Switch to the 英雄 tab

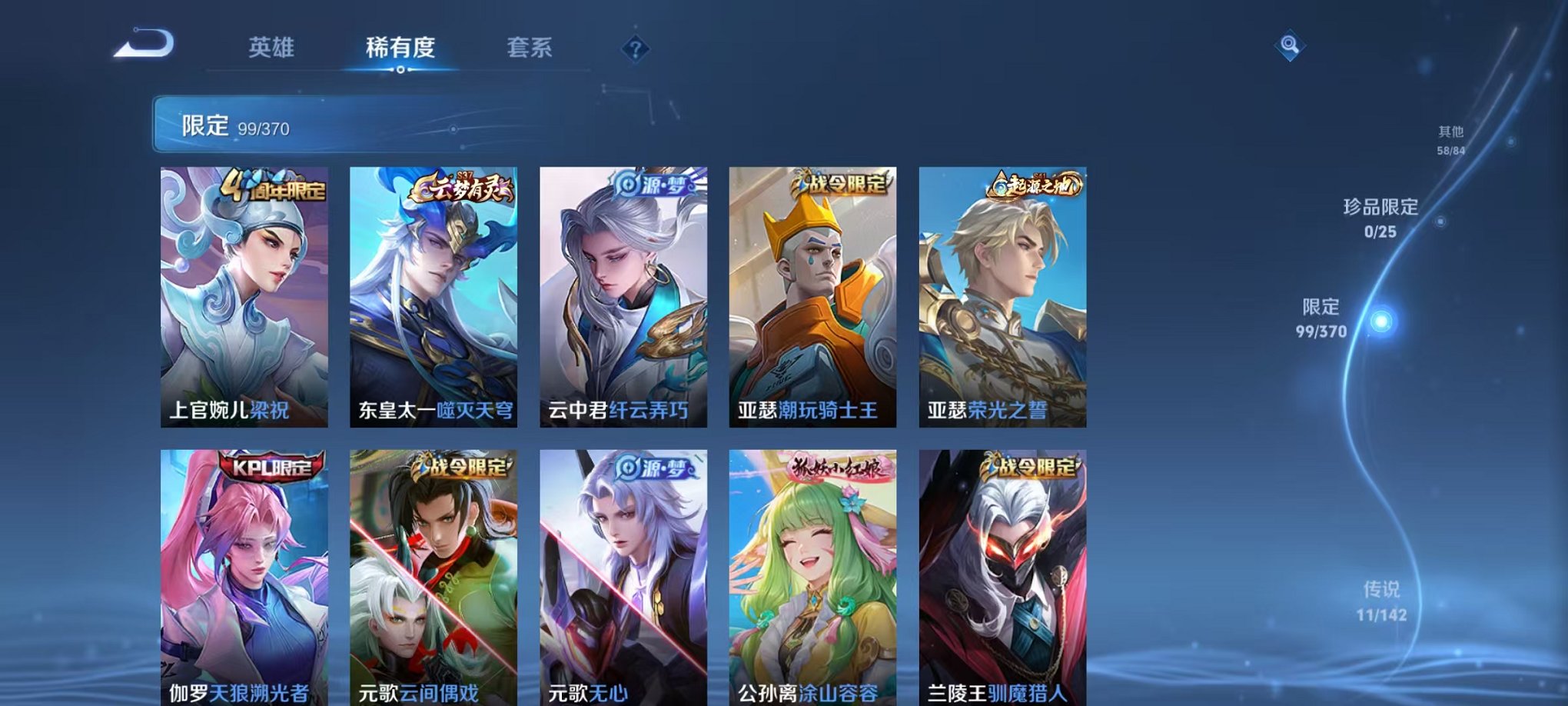tap(273, 48)
